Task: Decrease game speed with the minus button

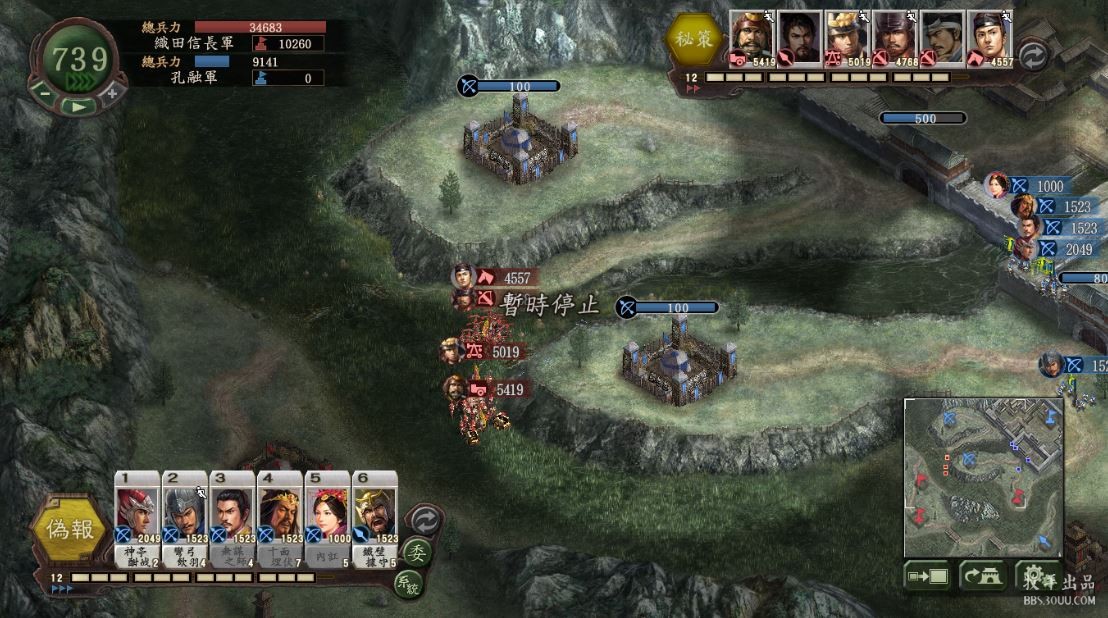Action: click(x=46, y=92)
